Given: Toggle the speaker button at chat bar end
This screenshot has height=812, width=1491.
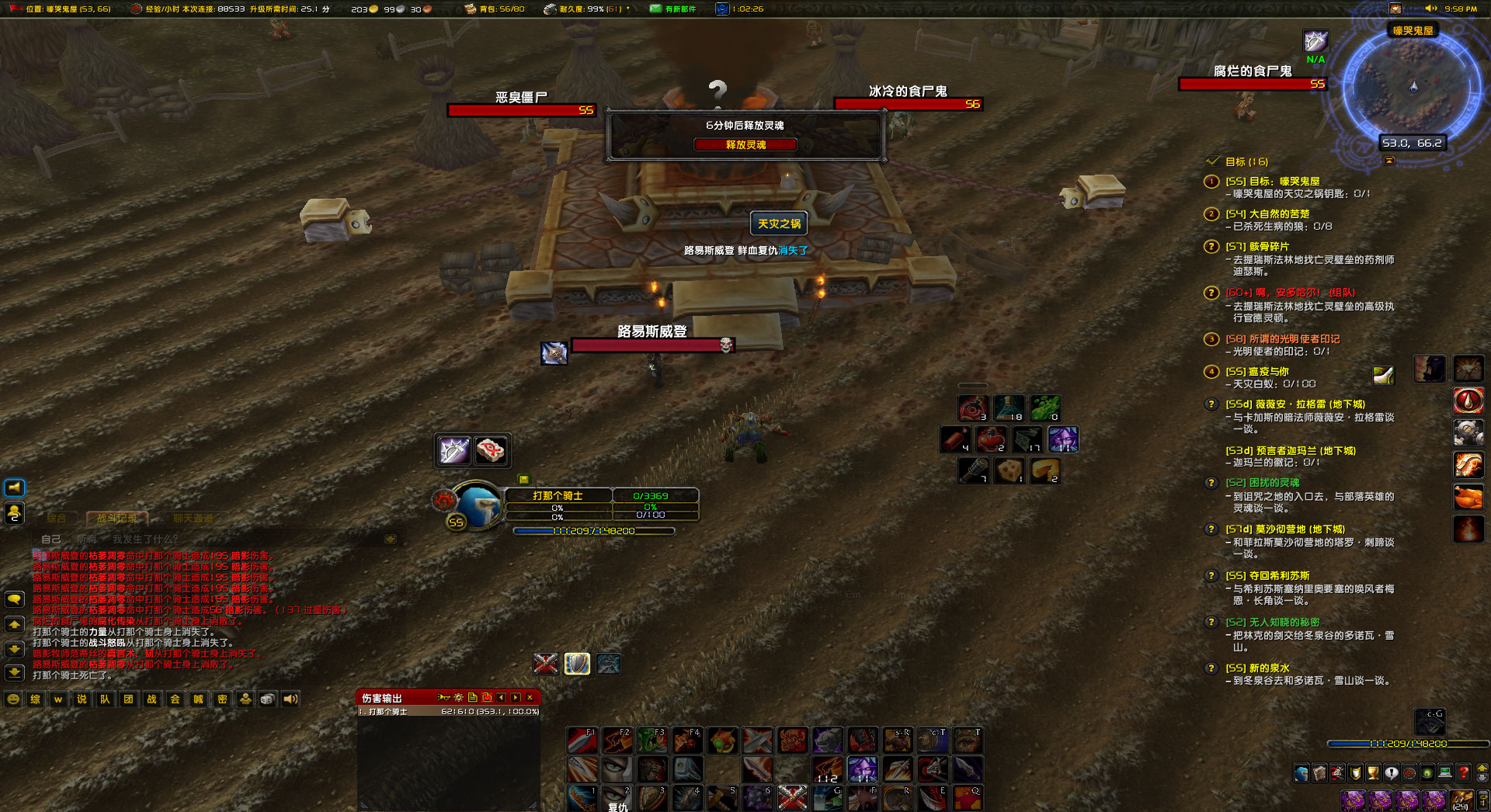Looking at the screenshot, I should (x=290, y=699).
